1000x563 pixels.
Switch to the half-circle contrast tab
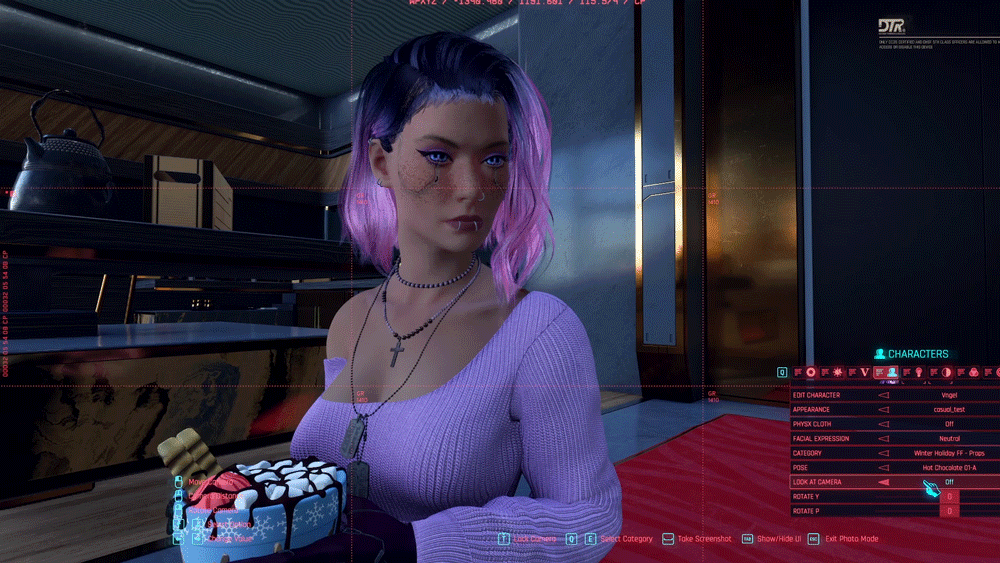coord(947,373)
